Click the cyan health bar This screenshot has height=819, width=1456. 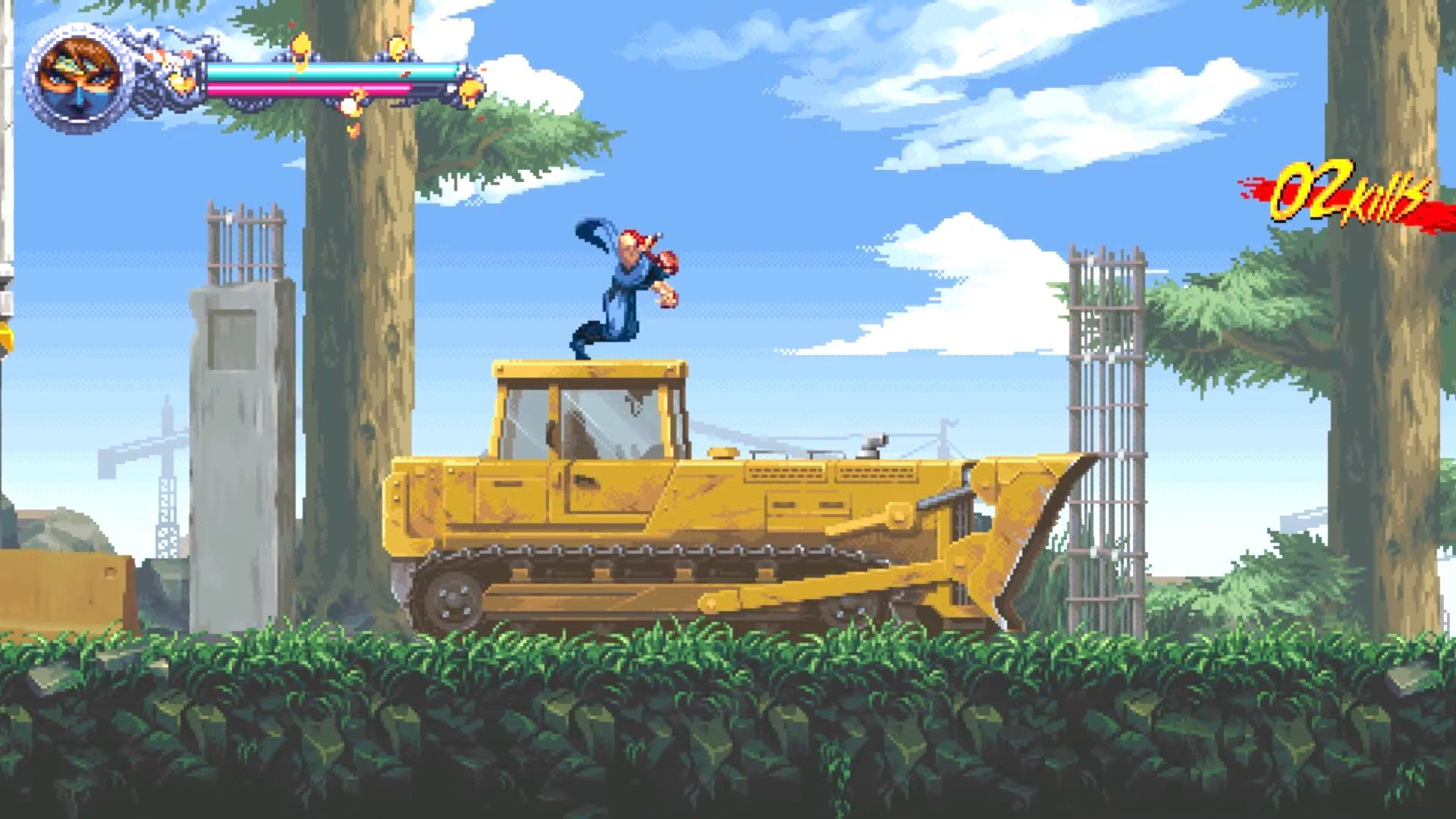(326, 71)
